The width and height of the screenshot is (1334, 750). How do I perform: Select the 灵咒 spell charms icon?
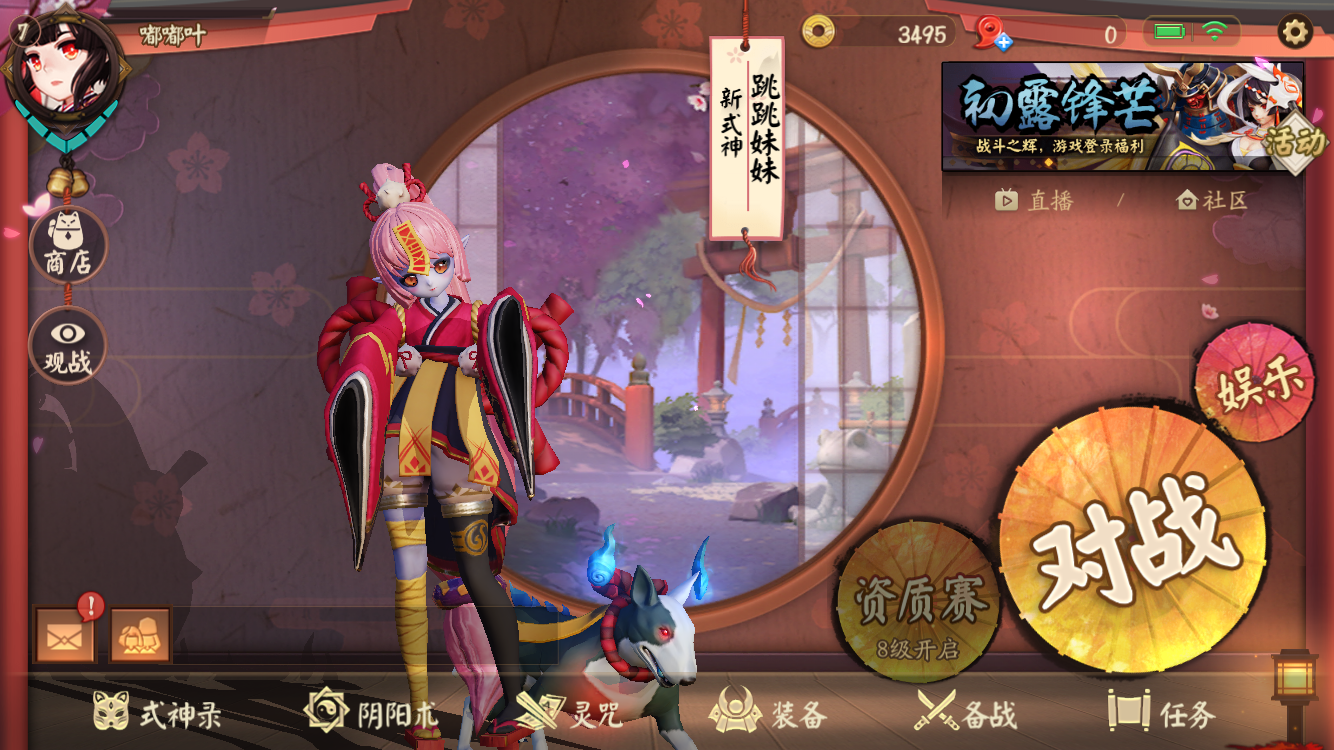569,714
